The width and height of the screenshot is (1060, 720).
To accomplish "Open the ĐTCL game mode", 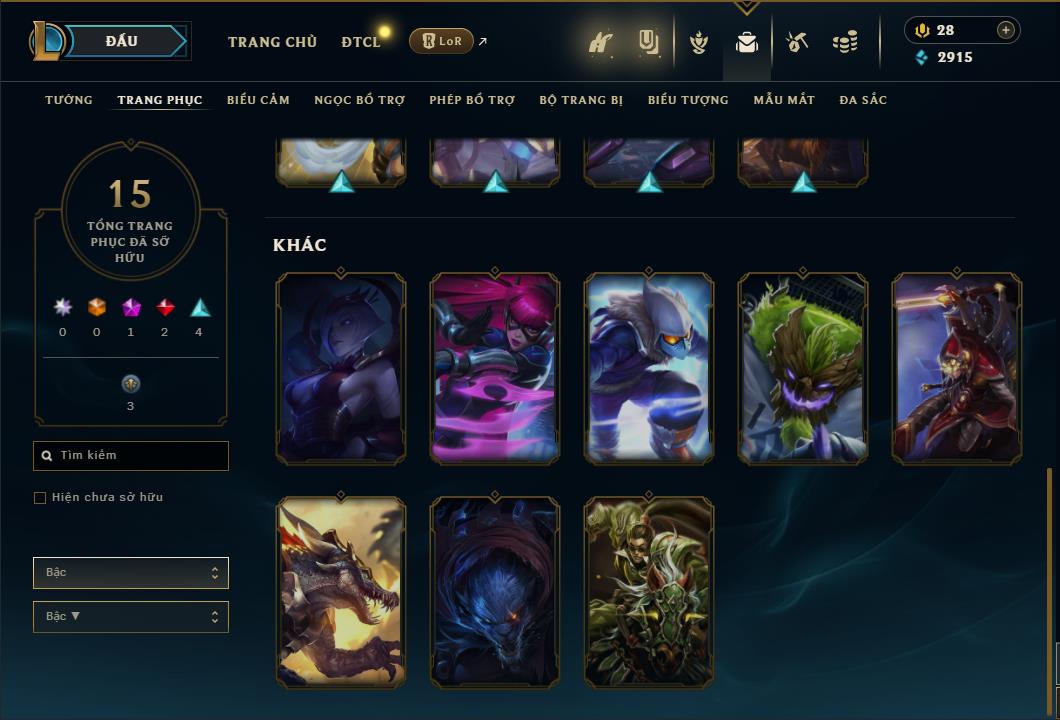I will click(361, 42).
